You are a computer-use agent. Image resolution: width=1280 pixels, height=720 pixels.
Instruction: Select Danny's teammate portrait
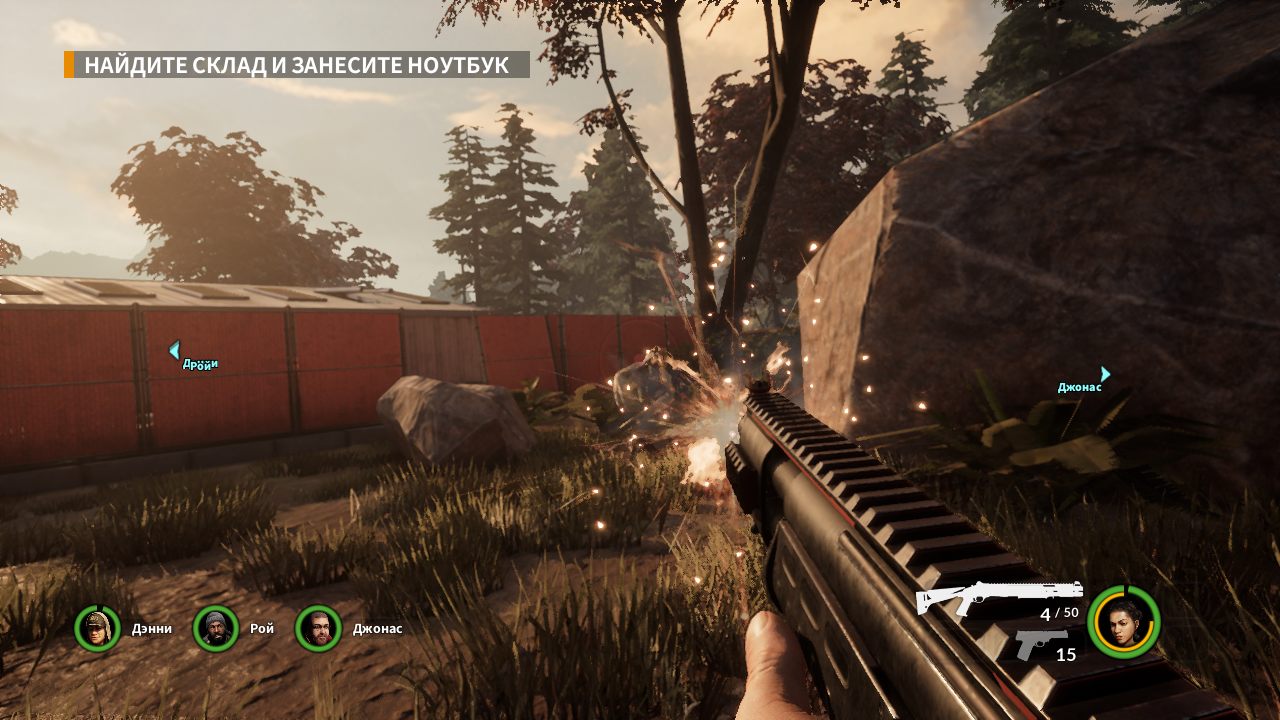pyautogui.click(x=97, y=628)
